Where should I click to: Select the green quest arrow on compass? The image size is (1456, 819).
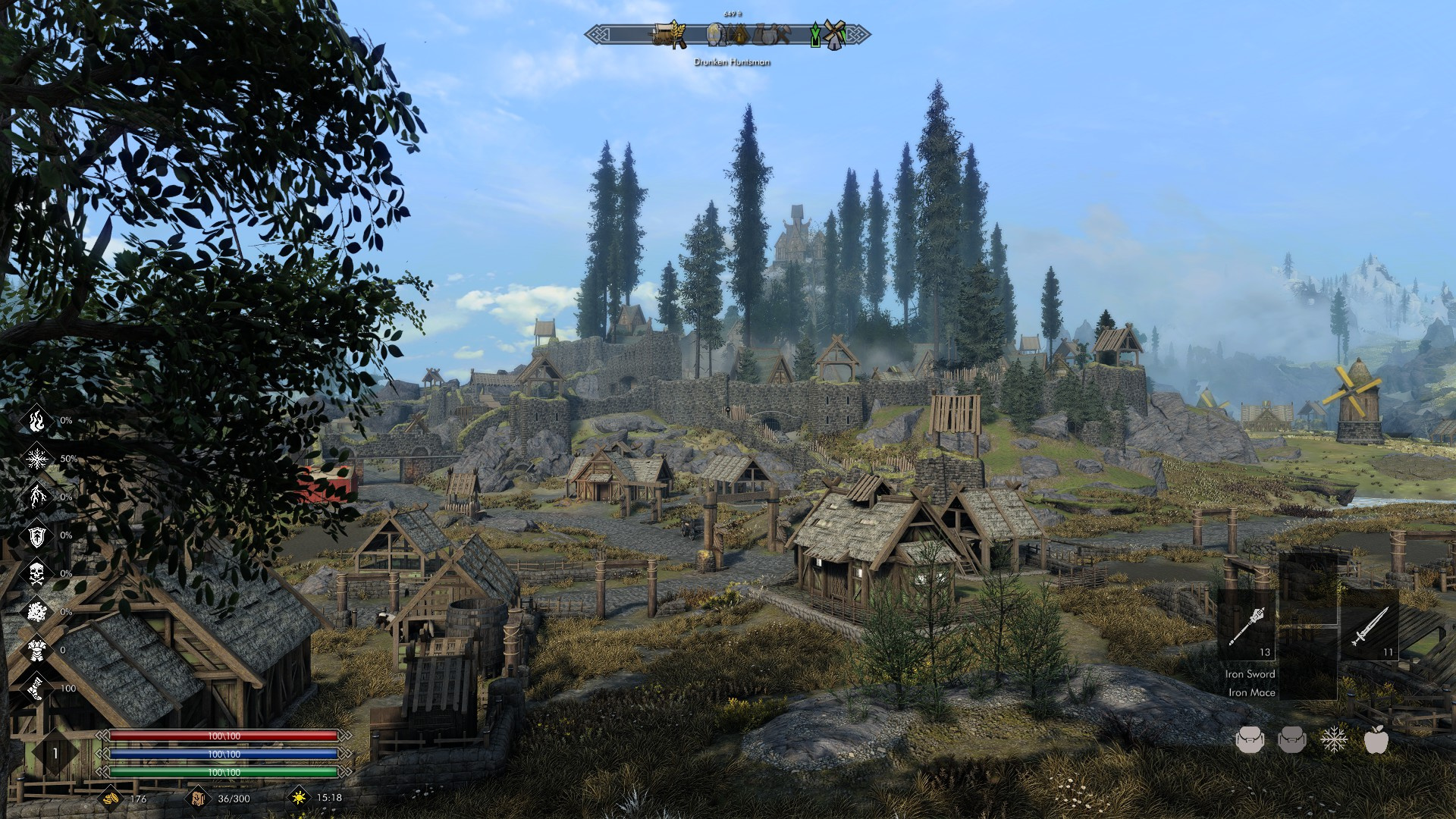pyautogui.click(x=815, y=36)
